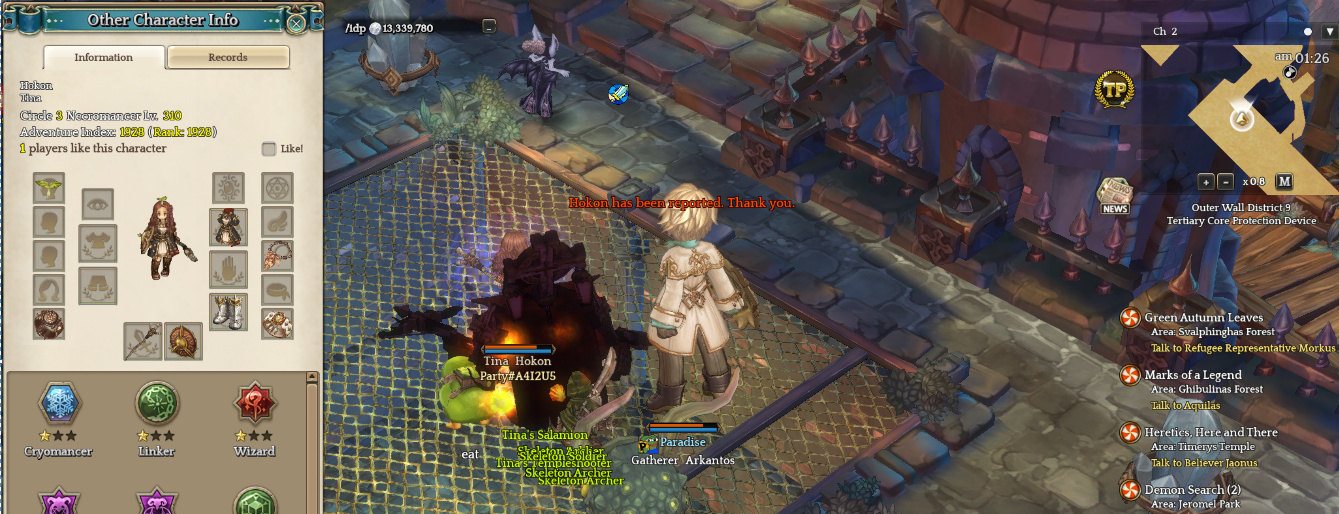The image size is (1339, 514).
Task: Toggle the music note icon on minimap
Action: point(1290,71)
